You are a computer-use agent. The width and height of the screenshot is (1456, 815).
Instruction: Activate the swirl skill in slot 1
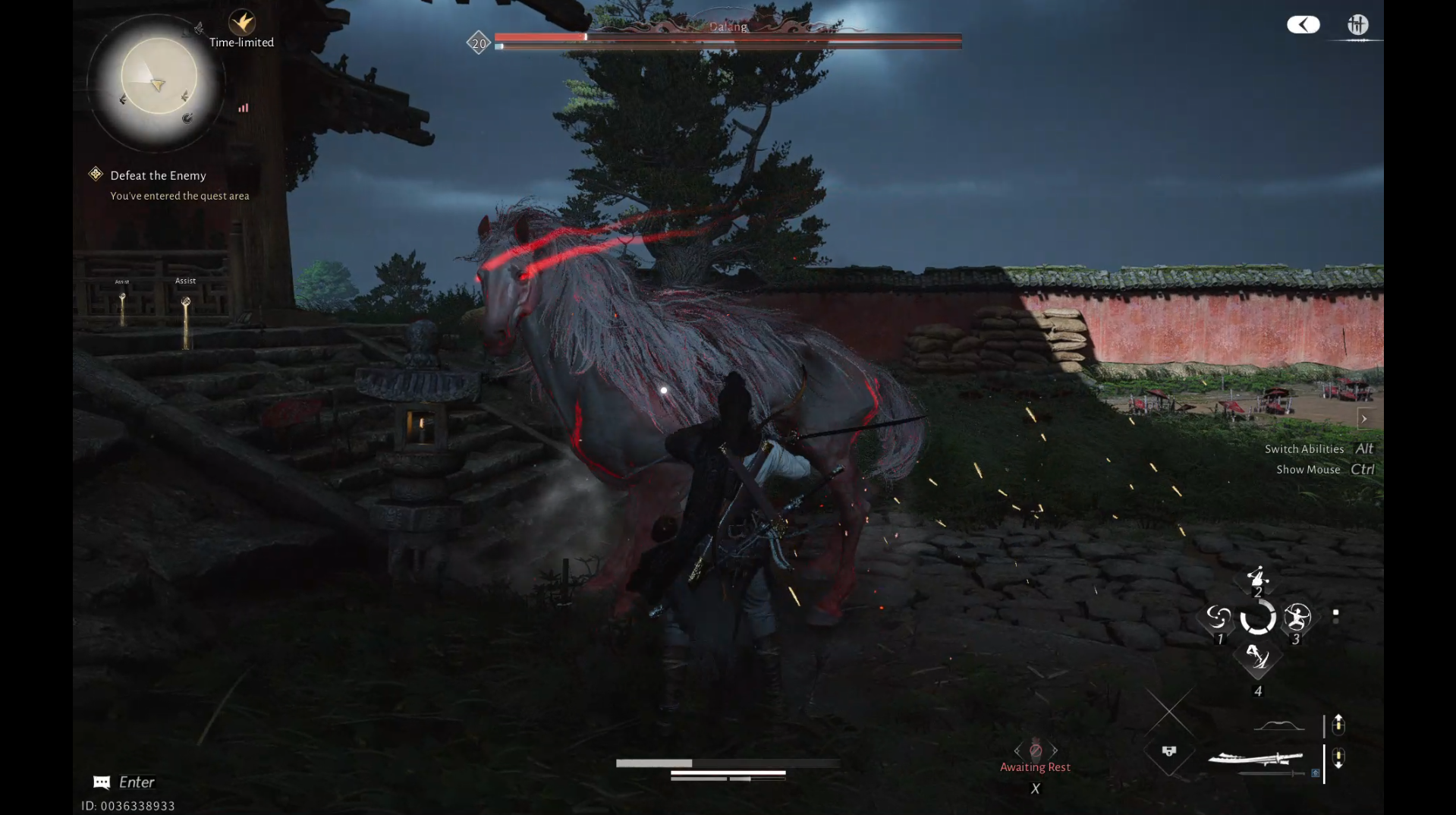[1219, 618]
